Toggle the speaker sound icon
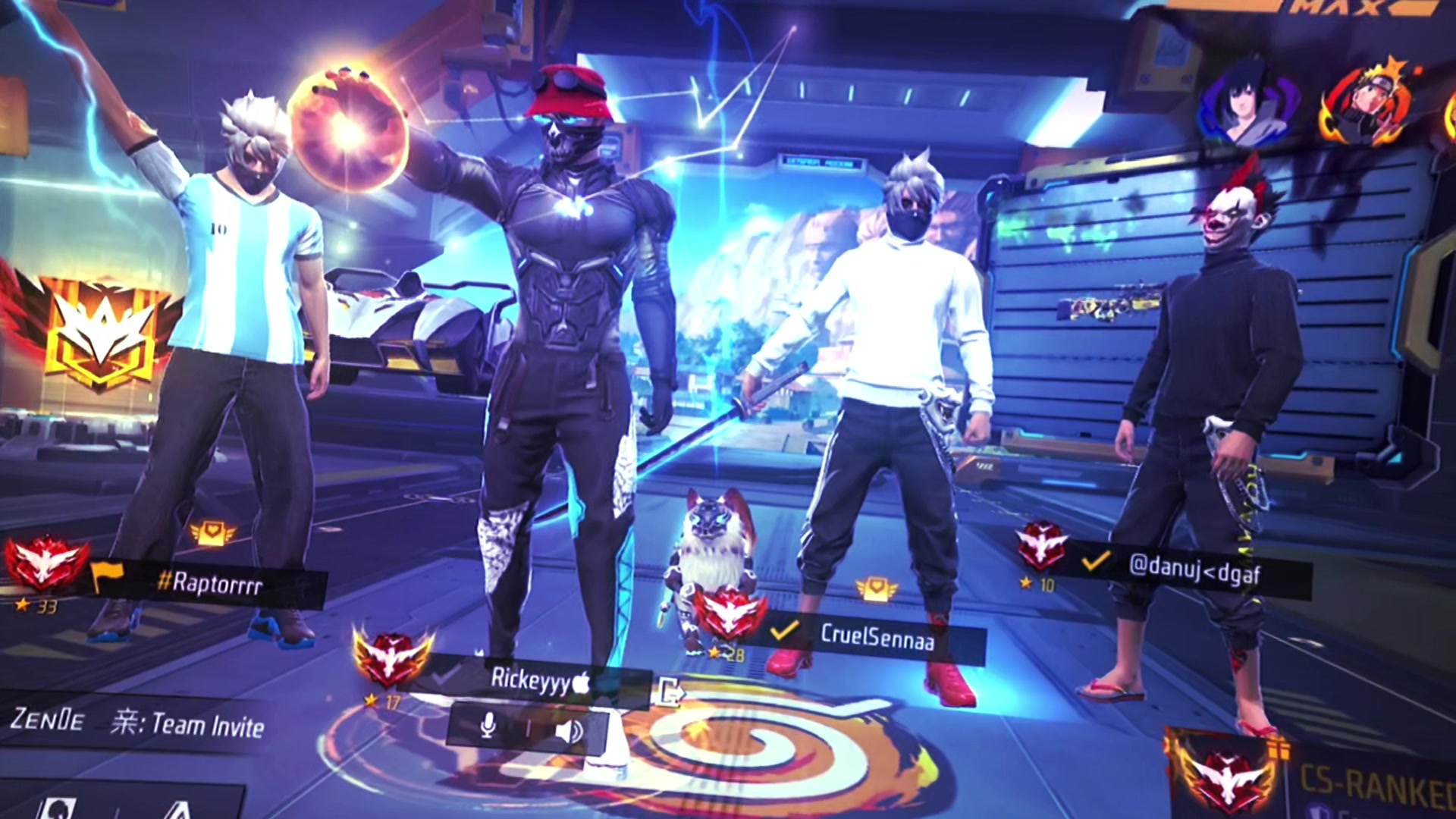 (569, 730)
